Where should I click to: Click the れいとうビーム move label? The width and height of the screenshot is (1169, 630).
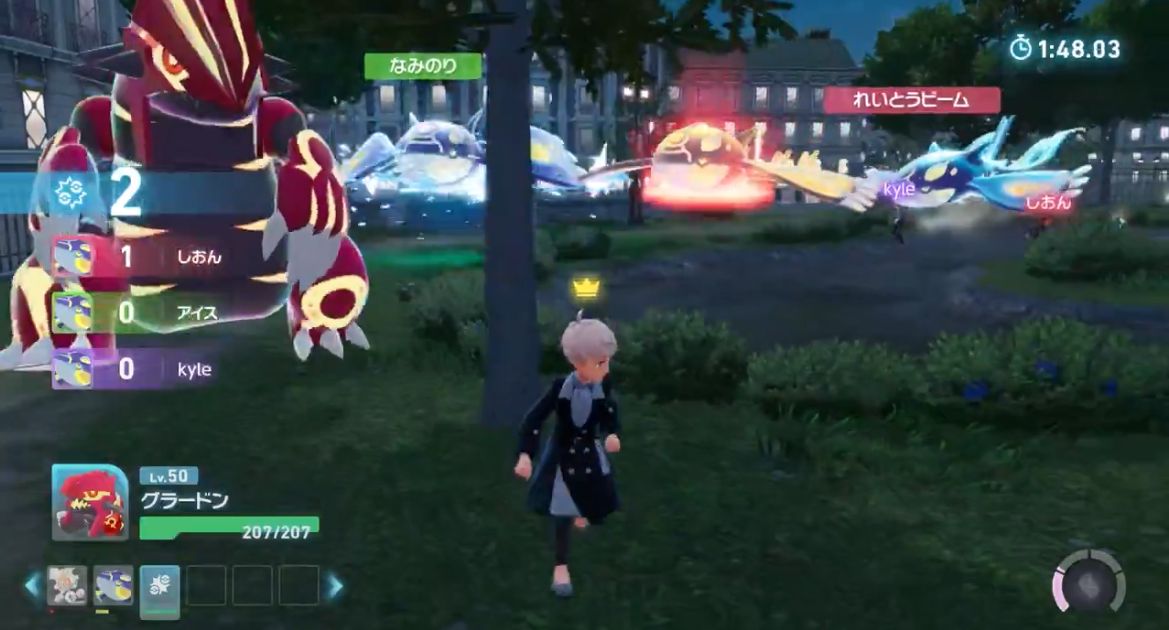(x=911, y=100)
